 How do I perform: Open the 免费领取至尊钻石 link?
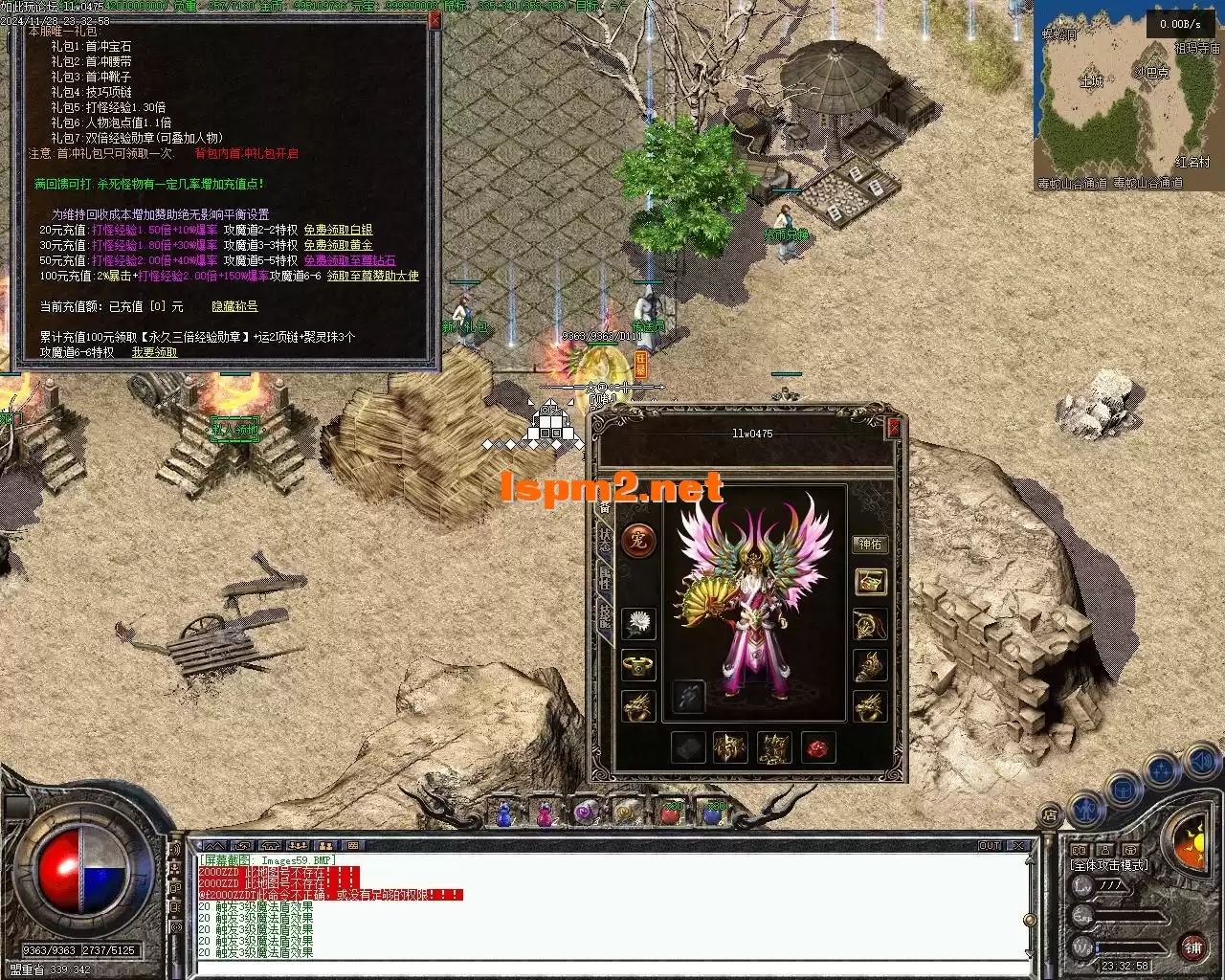click(349, 260)
